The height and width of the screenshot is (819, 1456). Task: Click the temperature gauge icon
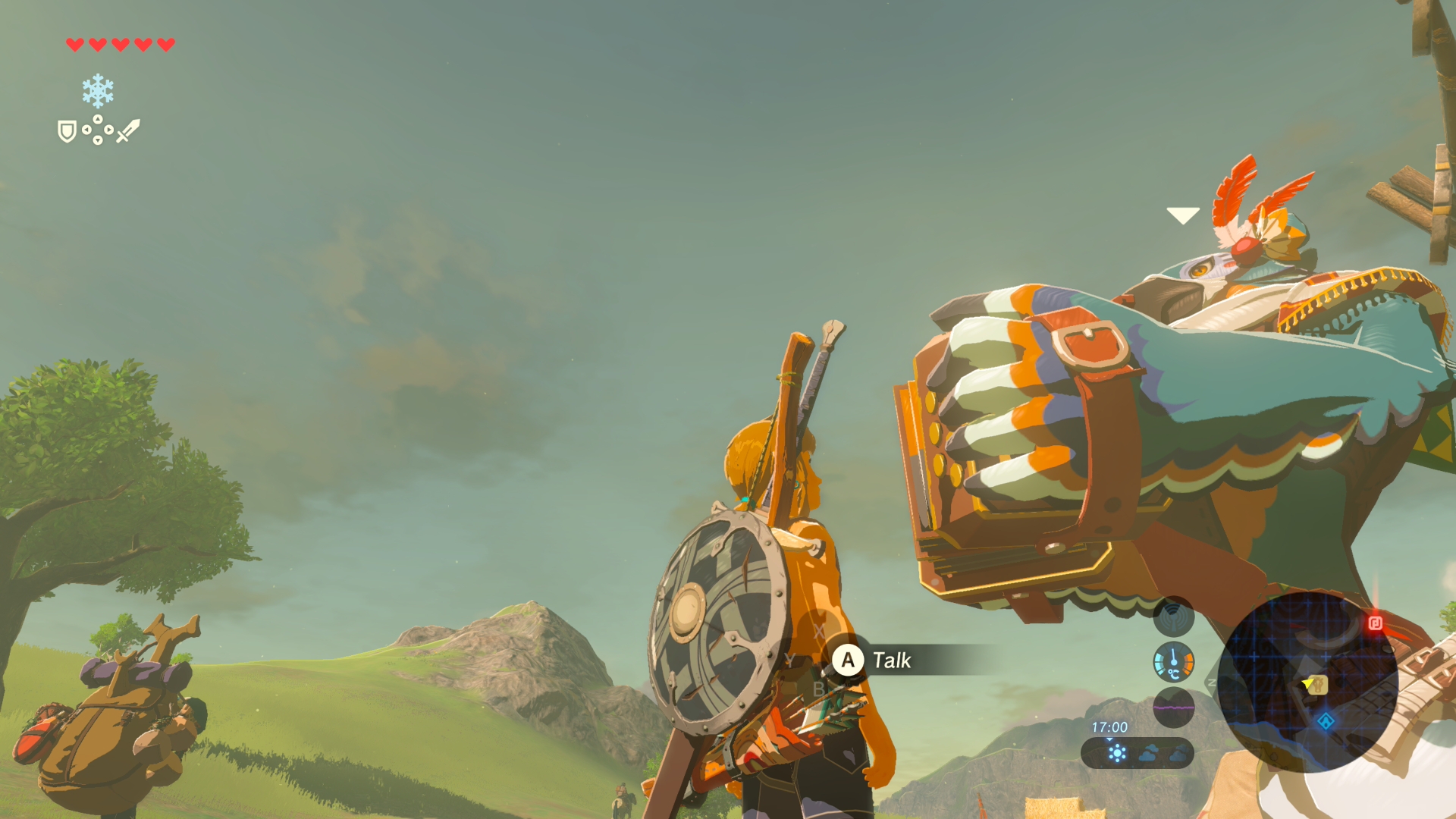[x=1173, y=661]
